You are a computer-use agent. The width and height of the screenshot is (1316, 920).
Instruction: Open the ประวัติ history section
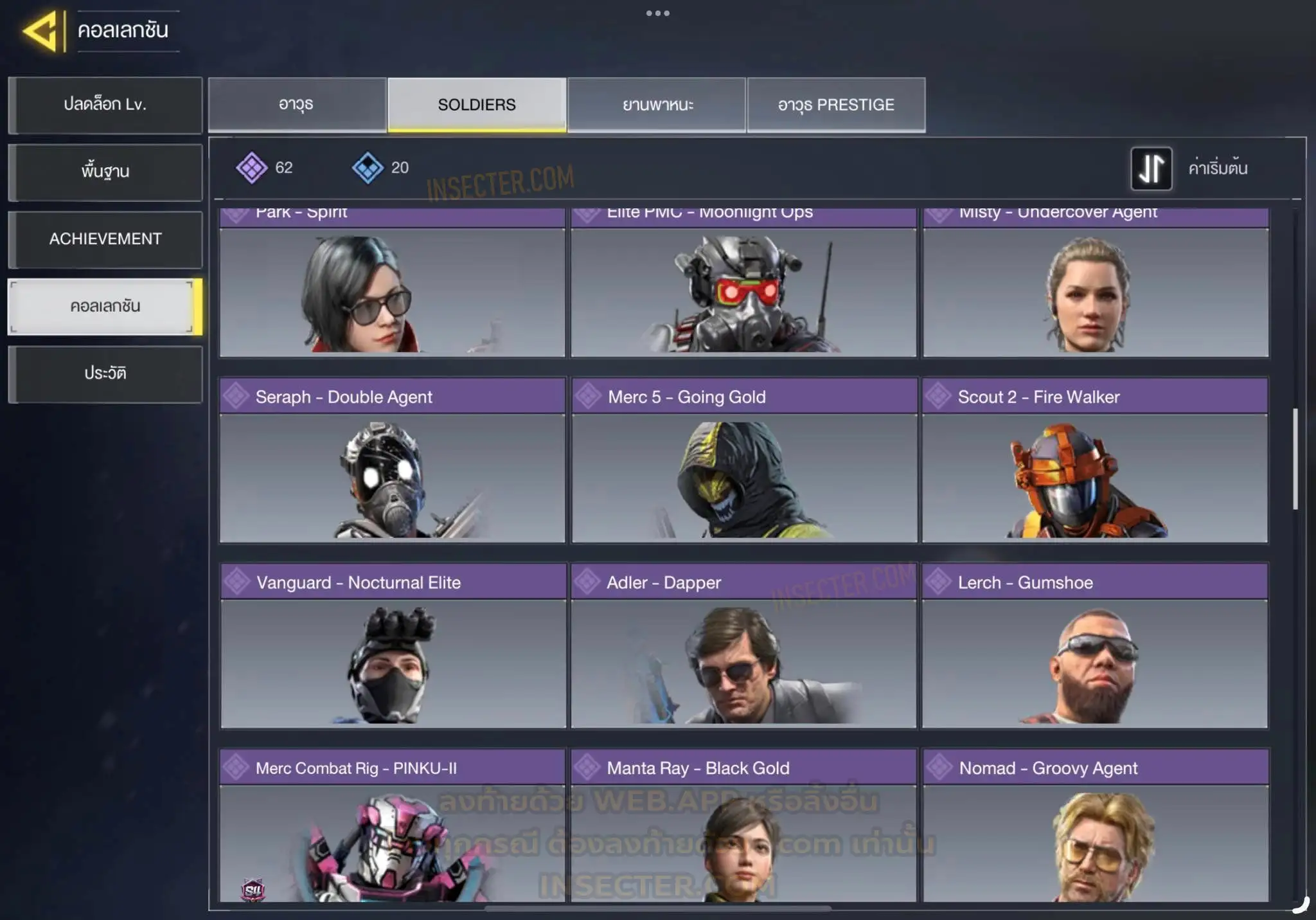(x=105, y=374)
